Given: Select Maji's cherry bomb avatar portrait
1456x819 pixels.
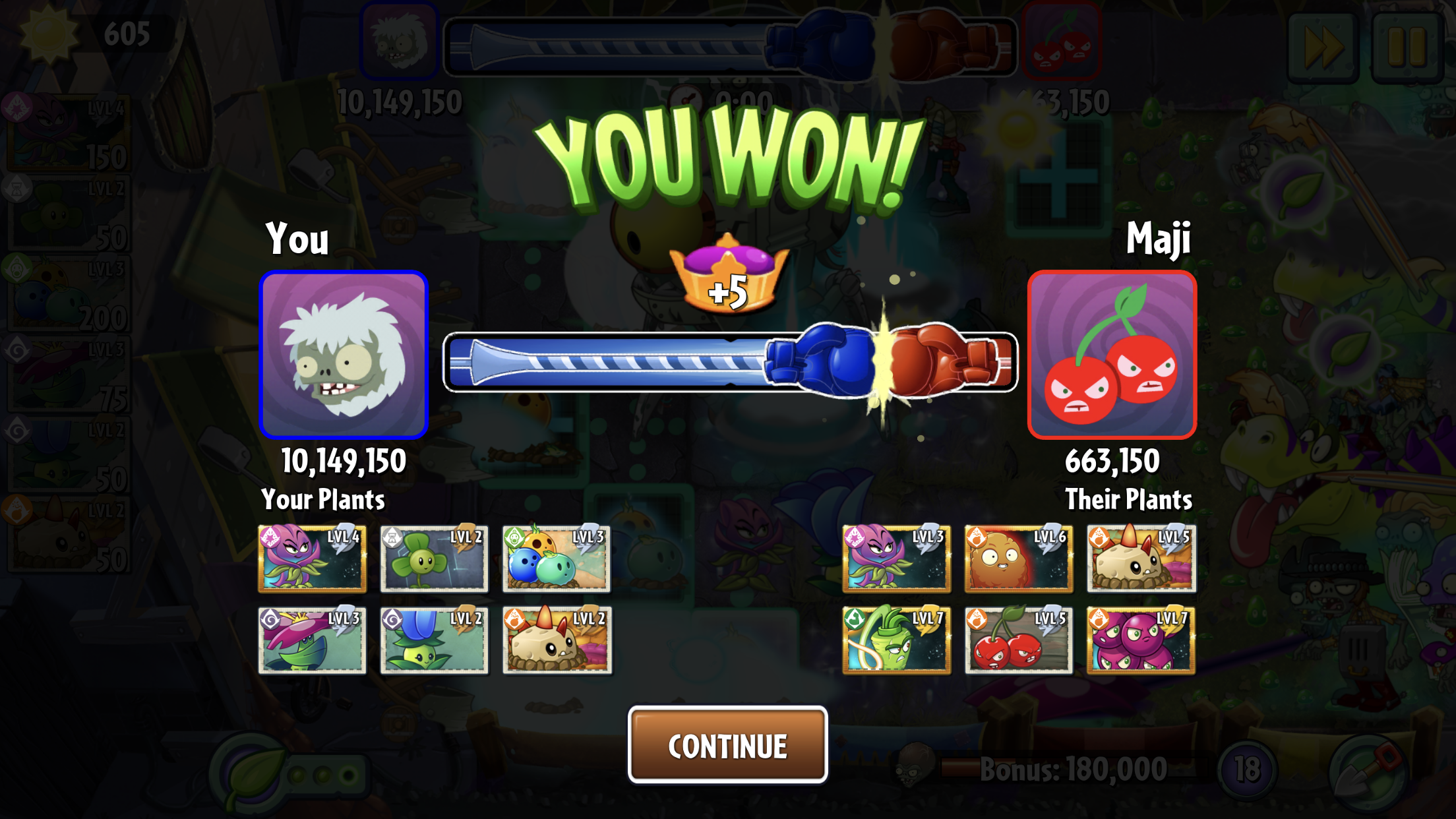Looking at the screenshot, I should [x=1112, y=355].
